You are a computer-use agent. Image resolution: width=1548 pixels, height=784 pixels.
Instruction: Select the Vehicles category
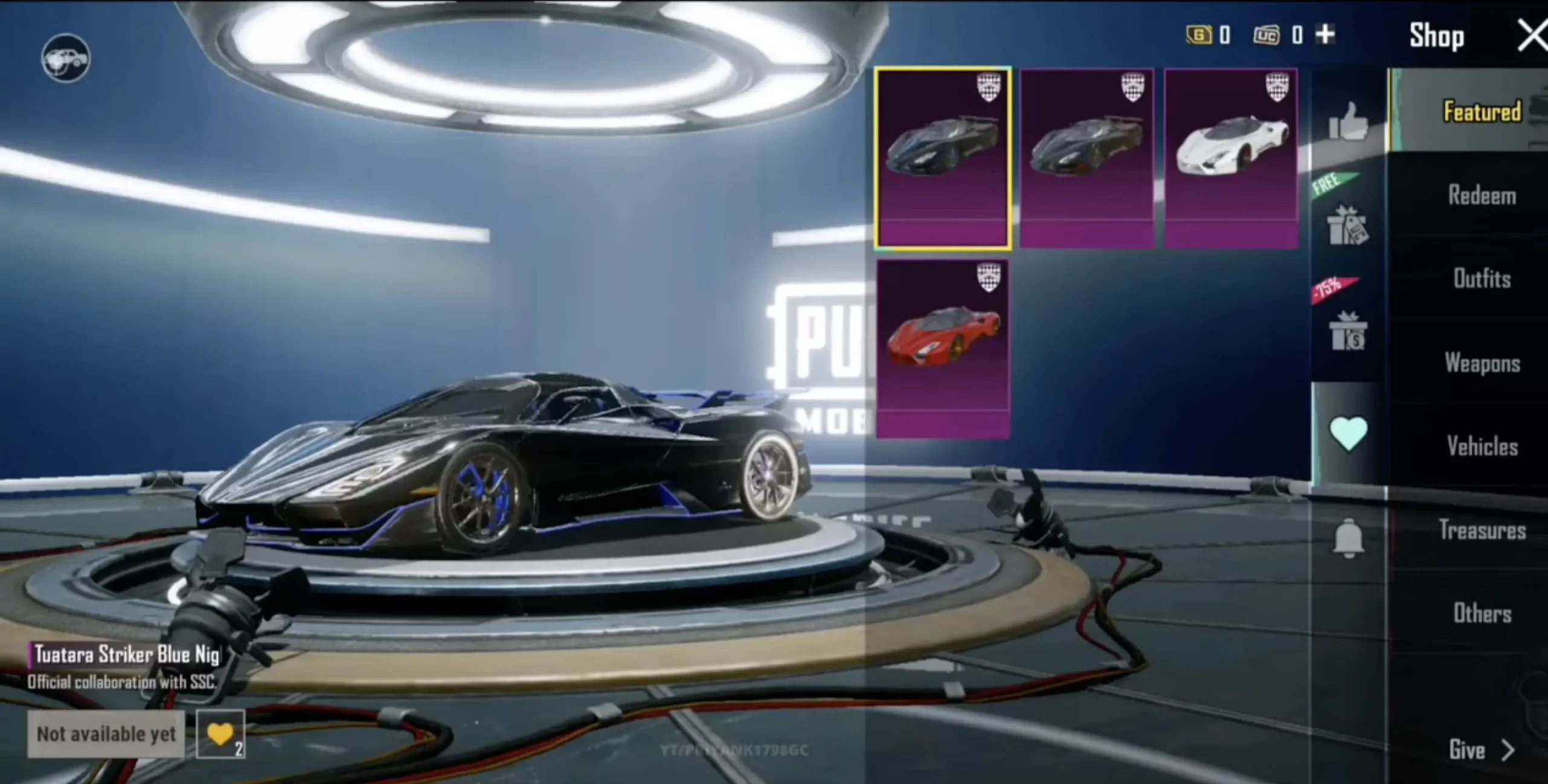click(1481, 447)
